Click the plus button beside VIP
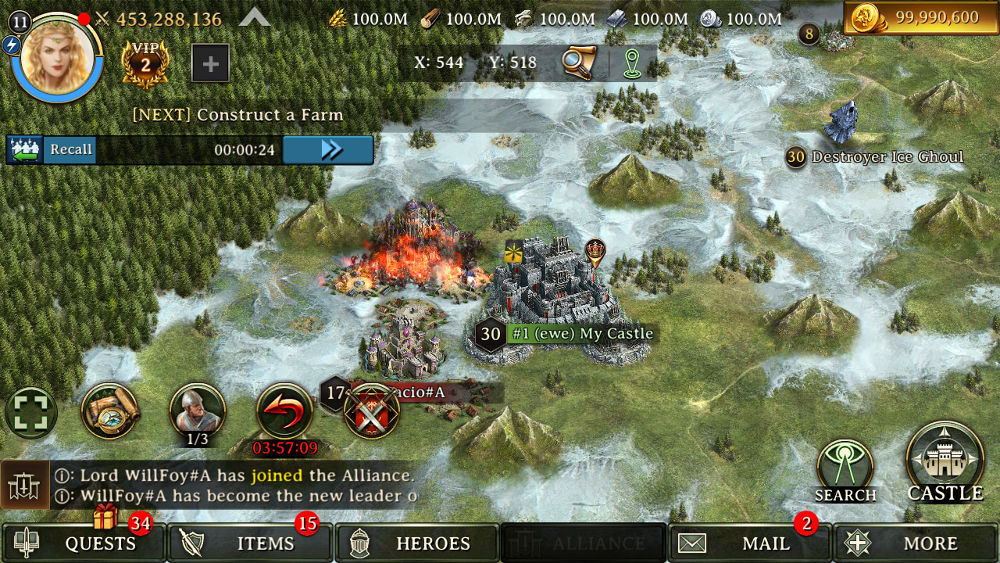 [210, 63]
